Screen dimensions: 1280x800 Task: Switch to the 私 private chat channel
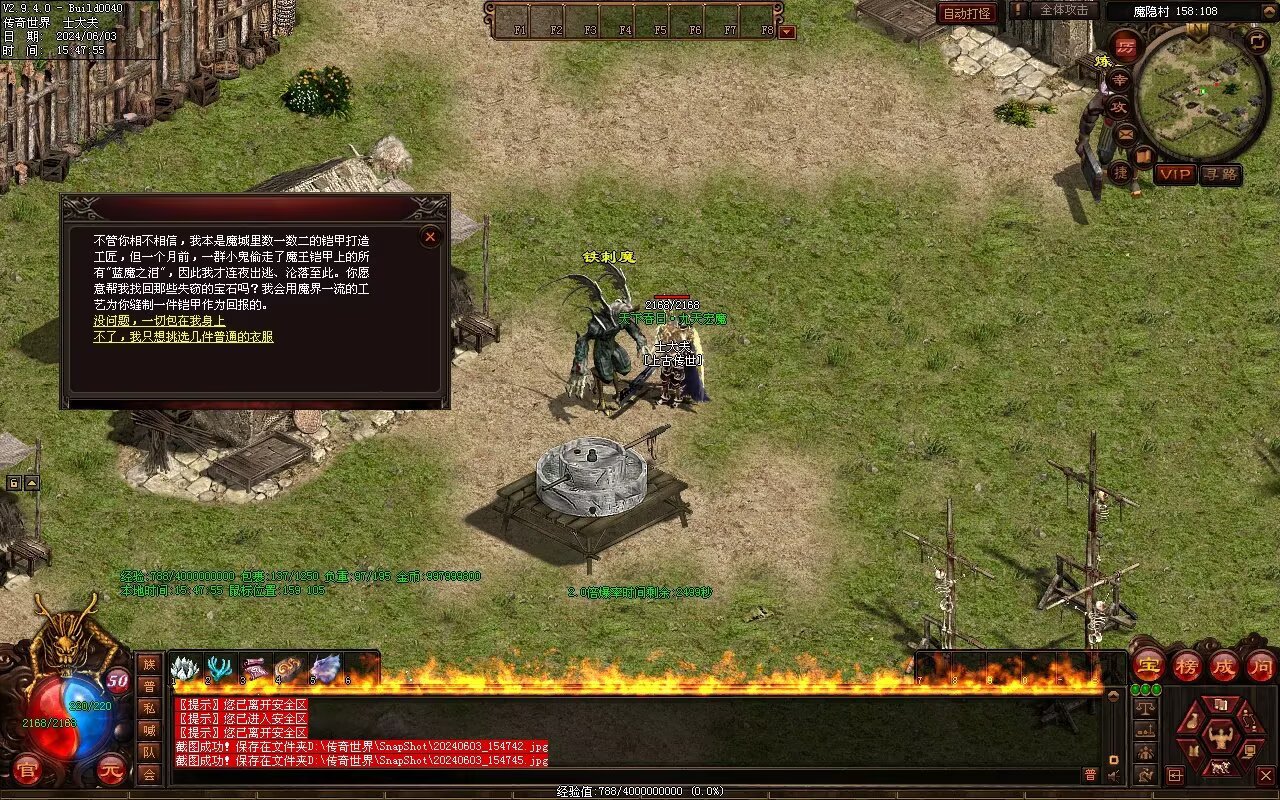coord(149,708)
